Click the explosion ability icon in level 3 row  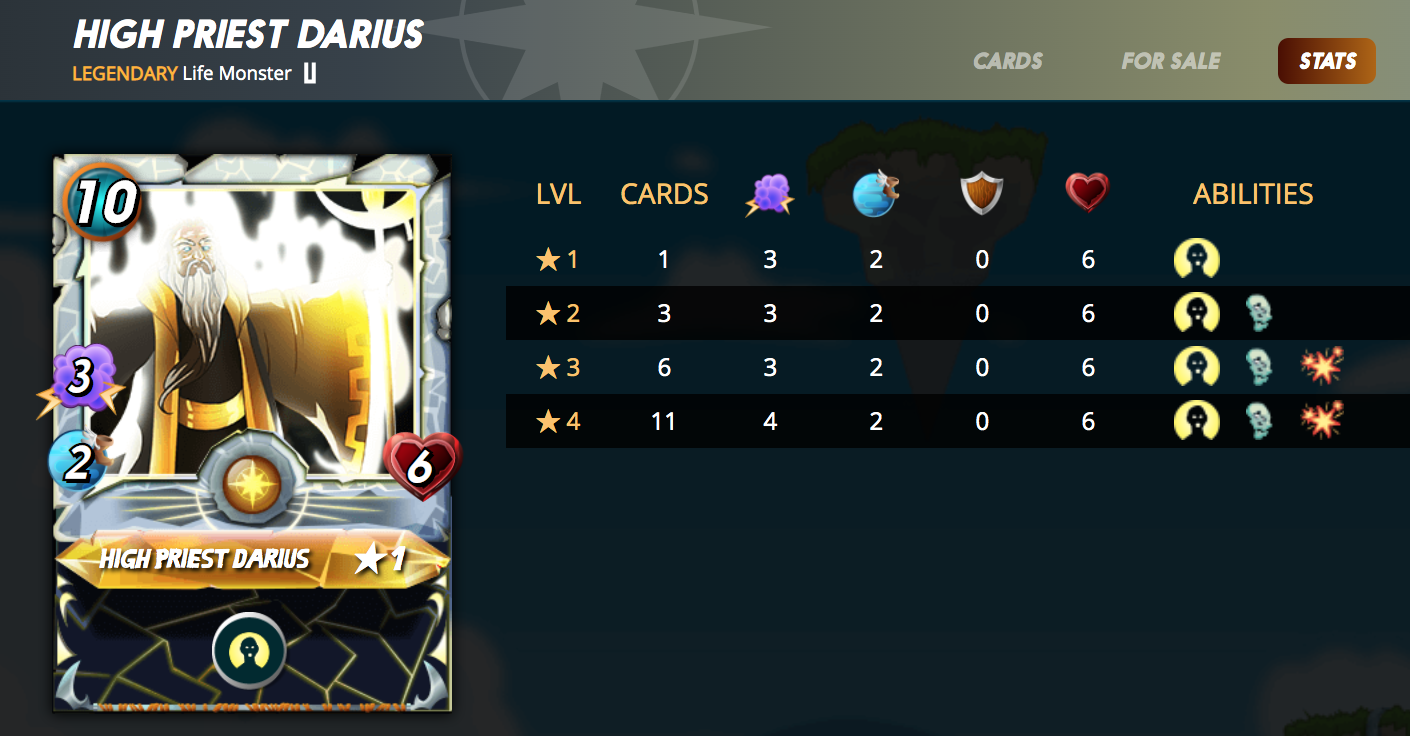click(1322, 368)
